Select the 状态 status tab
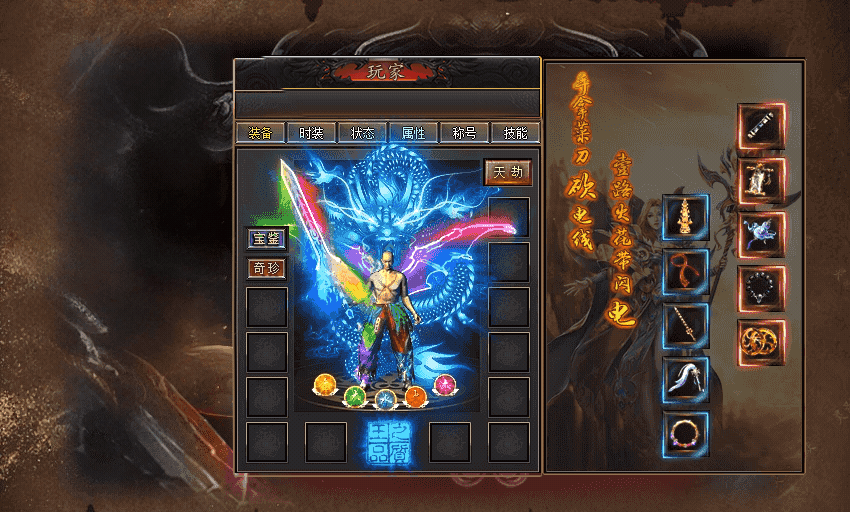850x512 pixels. click(x=362, y=133)
